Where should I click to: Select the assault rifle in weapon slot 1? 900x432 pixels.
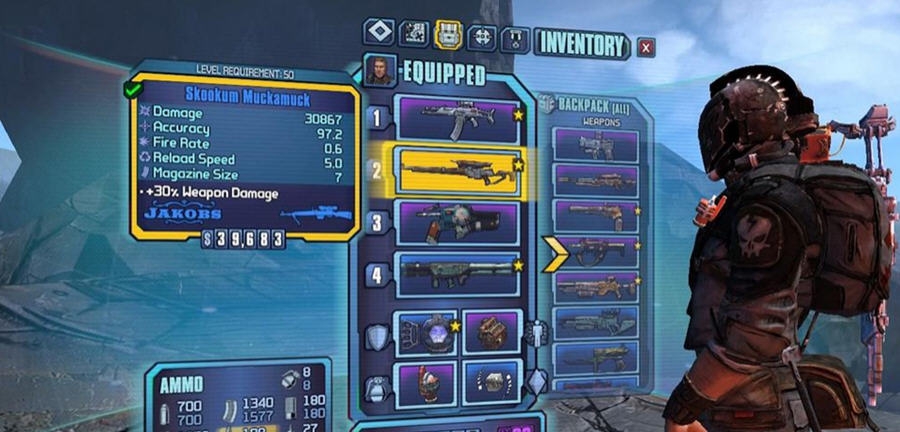459,118
